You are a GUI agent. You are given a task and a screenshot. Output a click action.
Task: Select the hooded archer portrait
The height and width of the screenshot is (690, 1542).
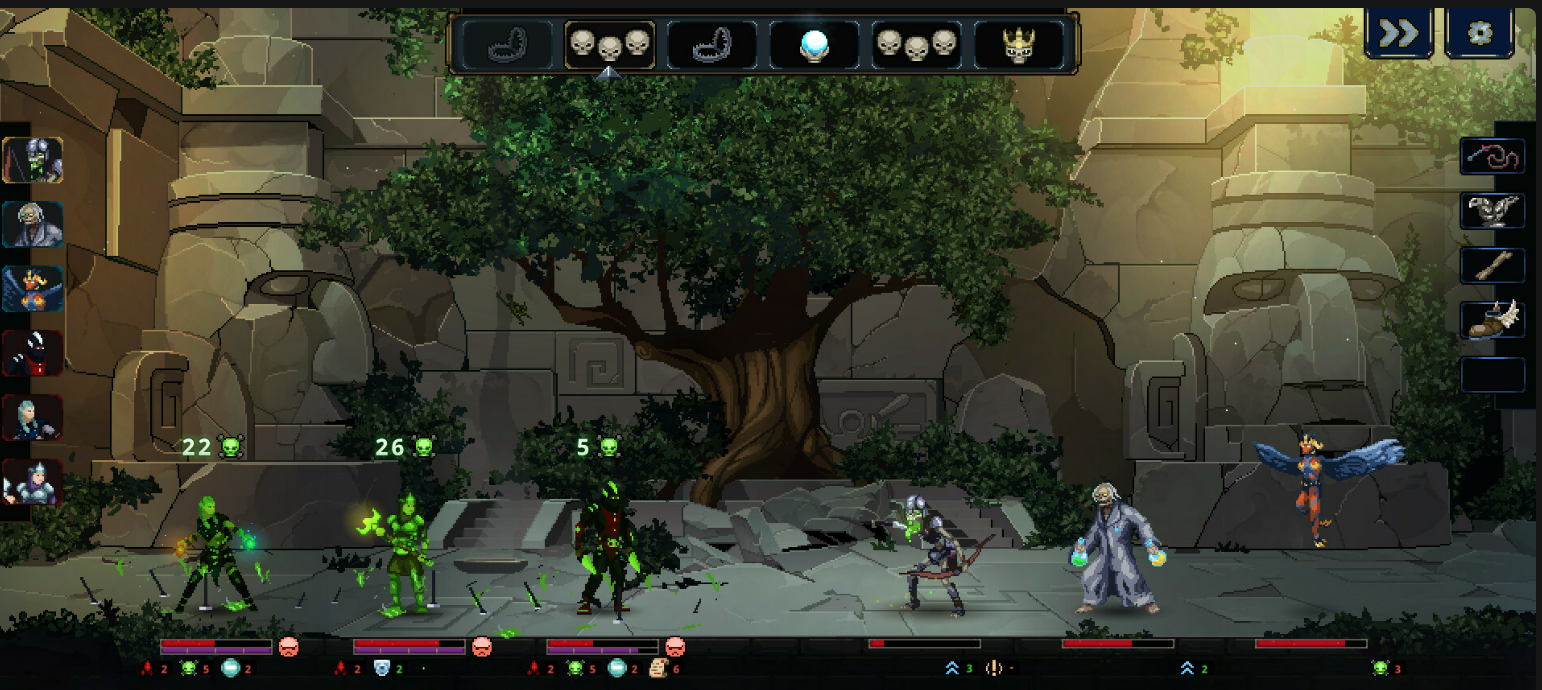[33, 160]
